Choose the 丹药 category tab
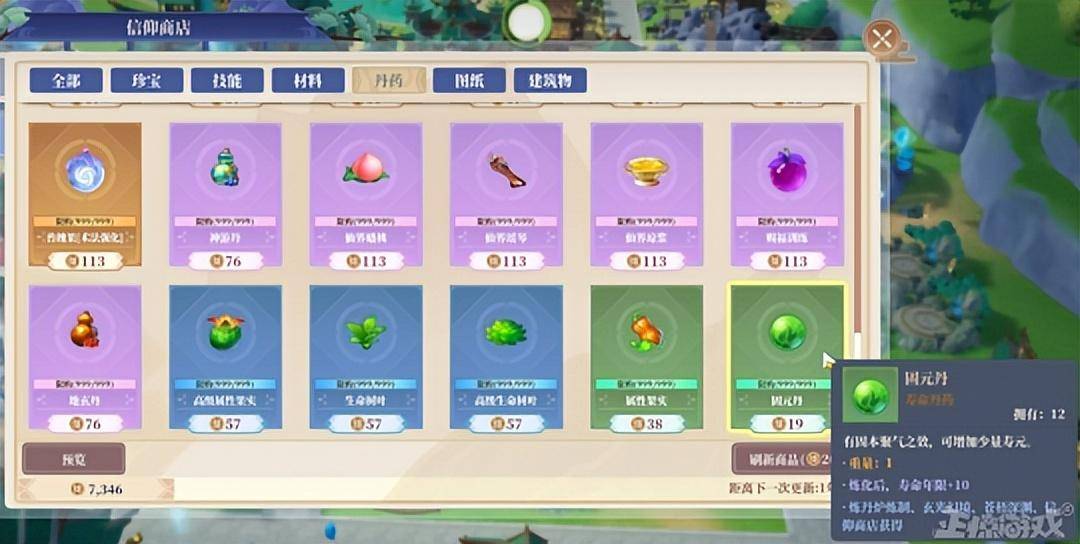The image size is (1080, 544). (389, 81)
